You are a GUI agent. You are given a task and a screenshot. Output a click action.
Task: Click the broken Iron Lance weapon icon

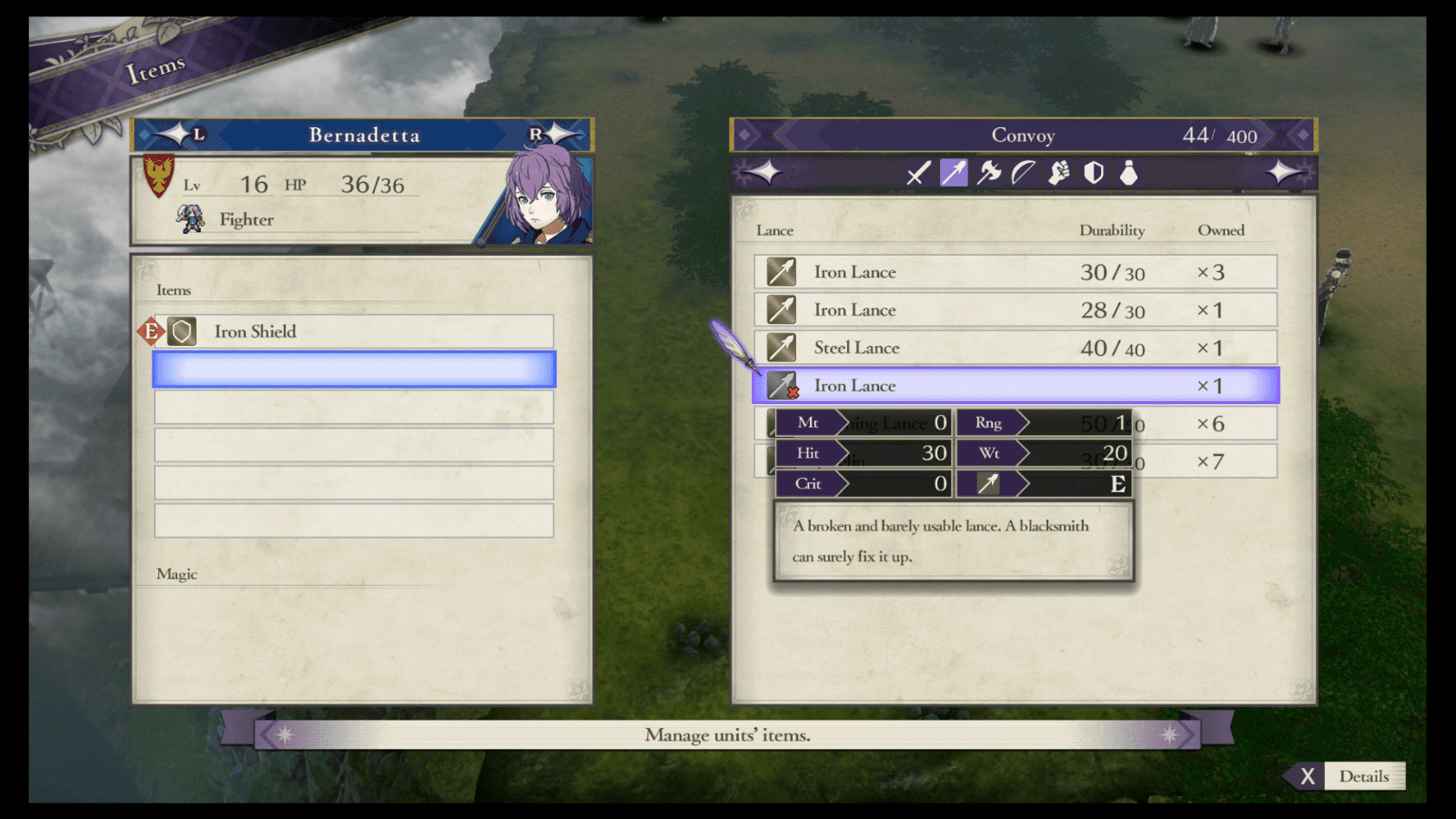click(x=783, y=385)
